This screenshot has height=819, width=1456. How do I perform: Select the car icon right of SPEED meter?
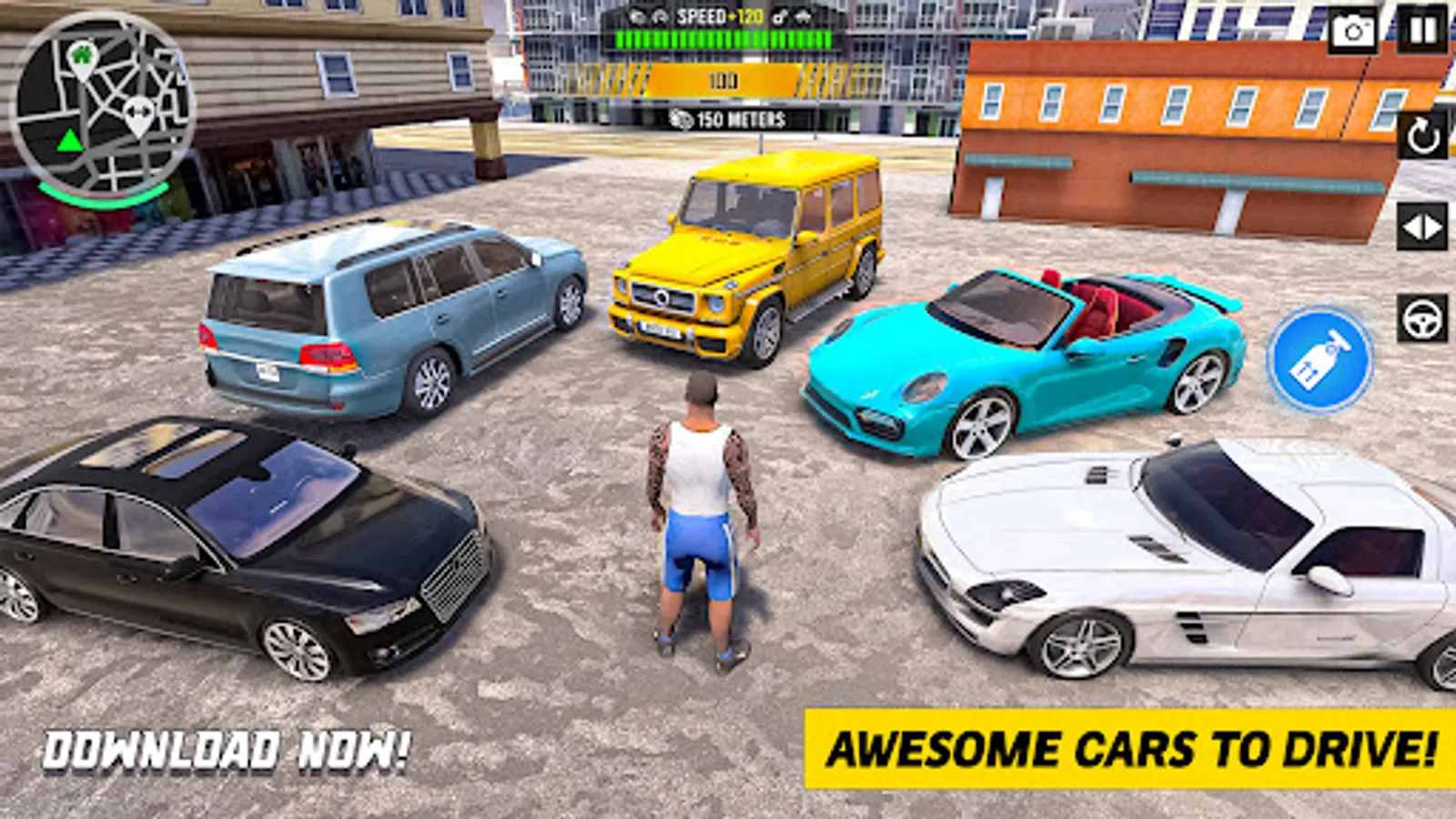coord(802,16)
